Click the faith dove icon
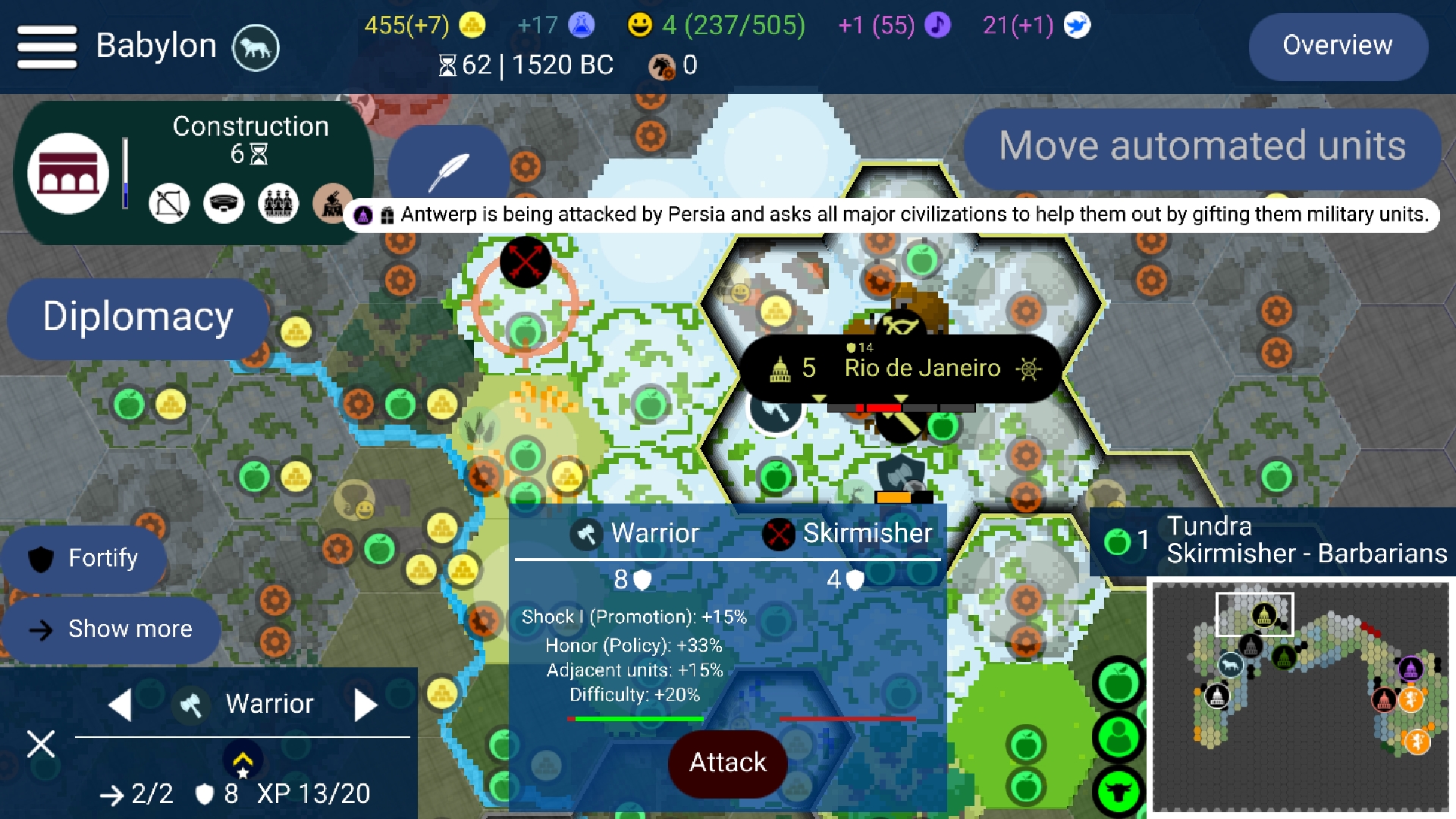This screenshot has height=819, width=1456. pos(1075,25)
